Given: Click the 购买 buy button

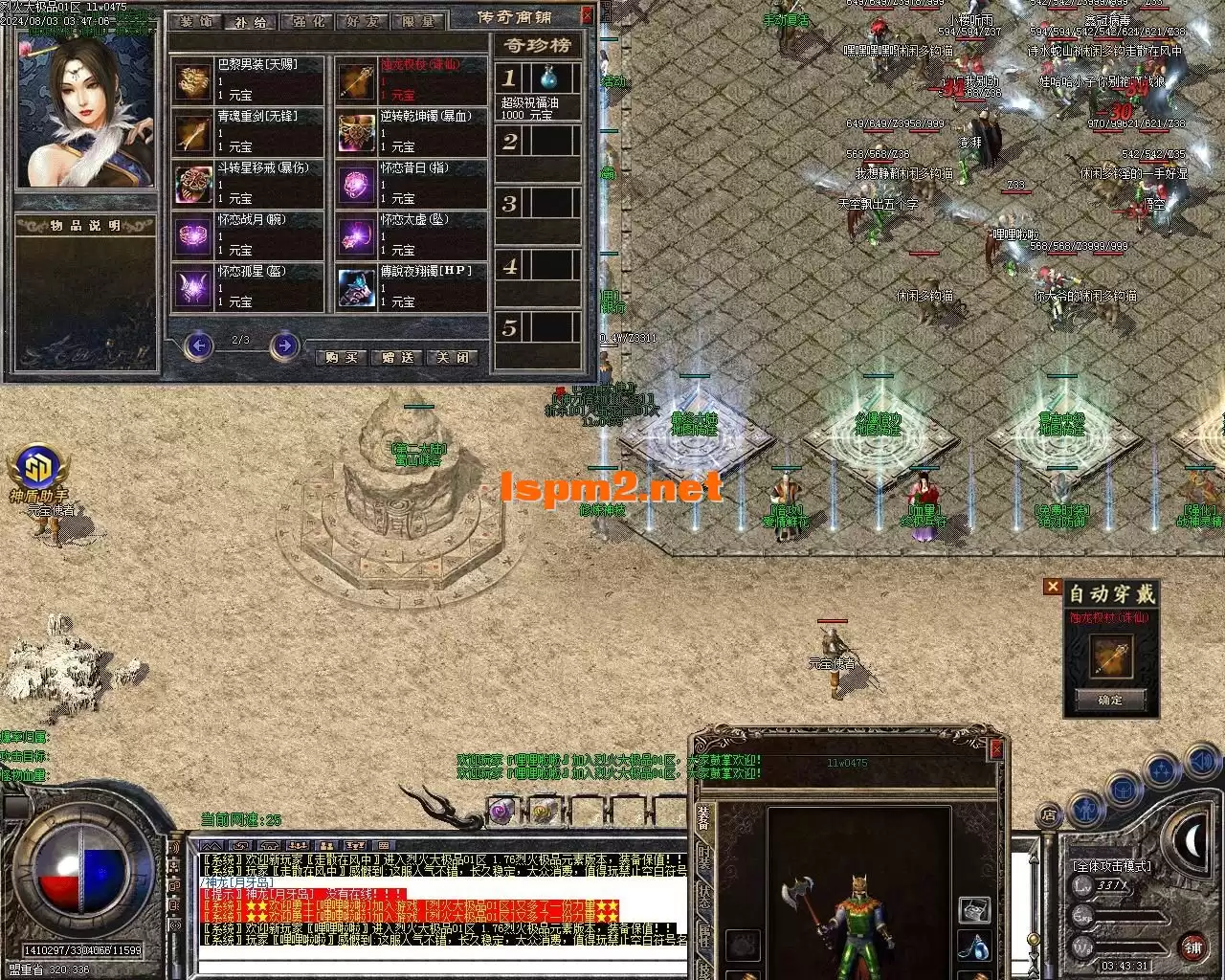Looking at the screenshot, I should [x=342, y=357].
